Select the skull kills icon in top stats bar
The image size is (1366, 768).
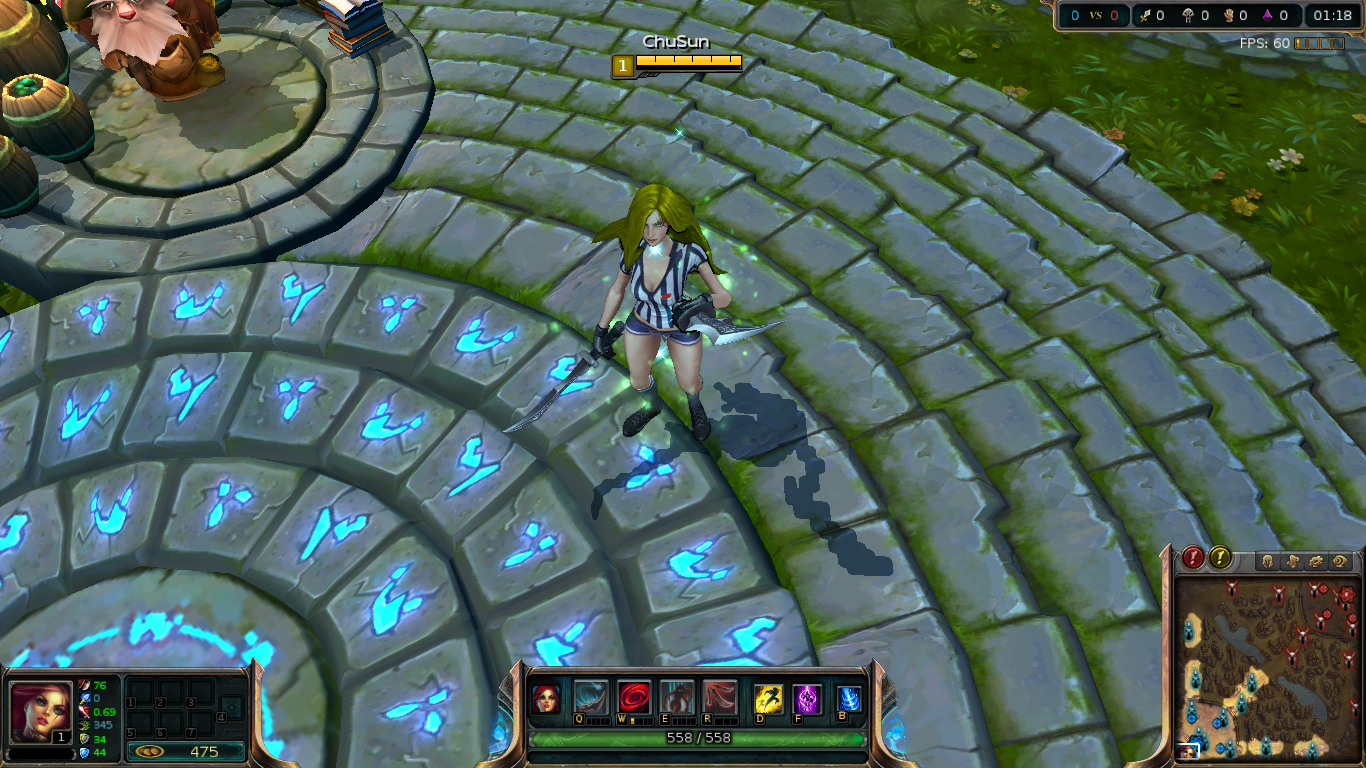(x=1189, y=15)
